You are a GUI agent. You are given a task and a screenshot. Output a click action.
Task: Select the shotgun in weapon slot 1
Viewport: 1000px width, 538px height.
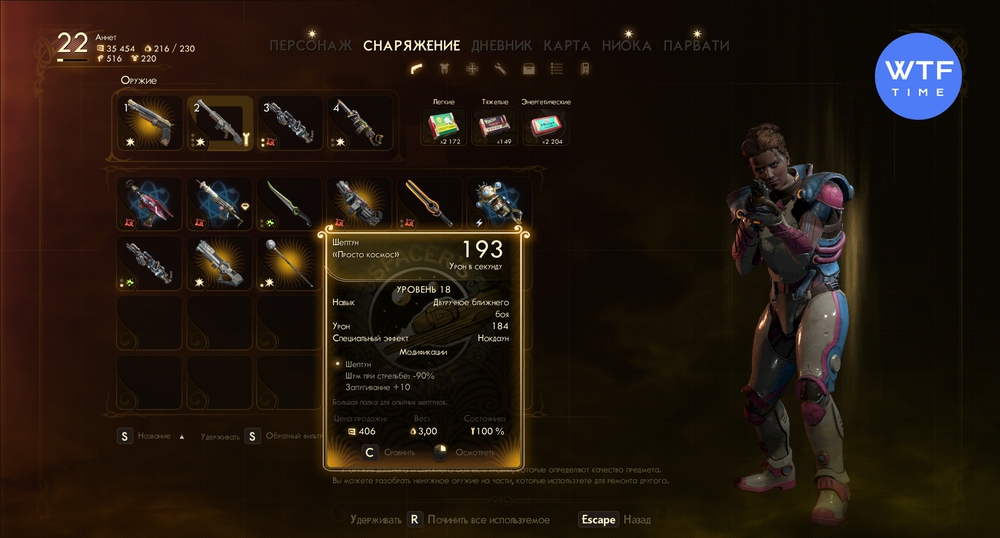point(150,123)
